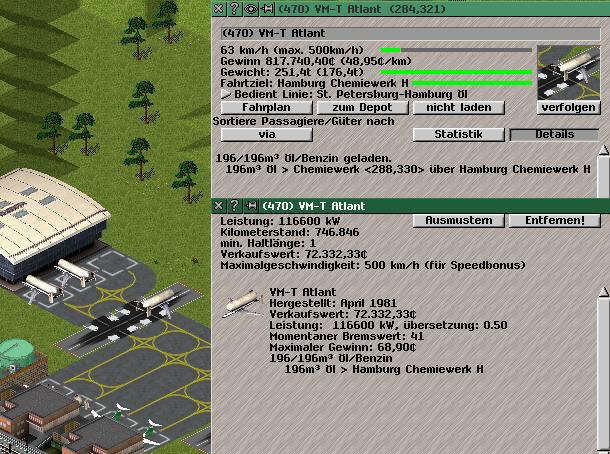Follow the plane with verfolgen
The image size is (610, 454).
568,106
